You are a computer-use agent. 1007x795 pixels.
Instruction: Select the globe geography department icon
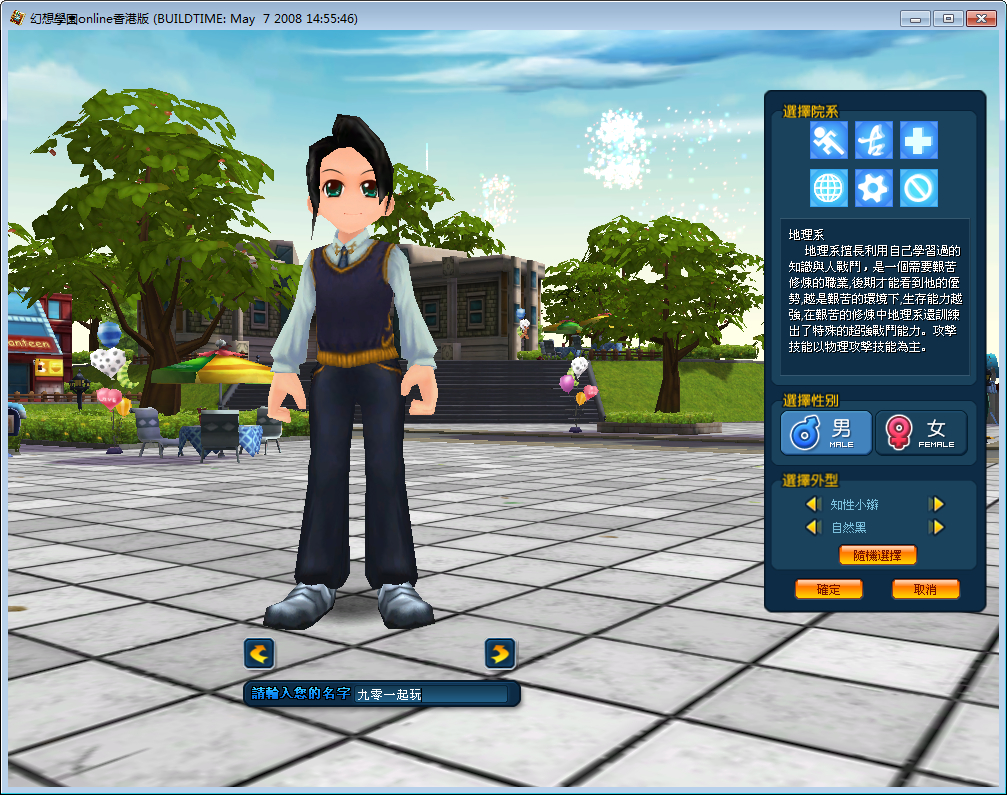tap(829, 187)
